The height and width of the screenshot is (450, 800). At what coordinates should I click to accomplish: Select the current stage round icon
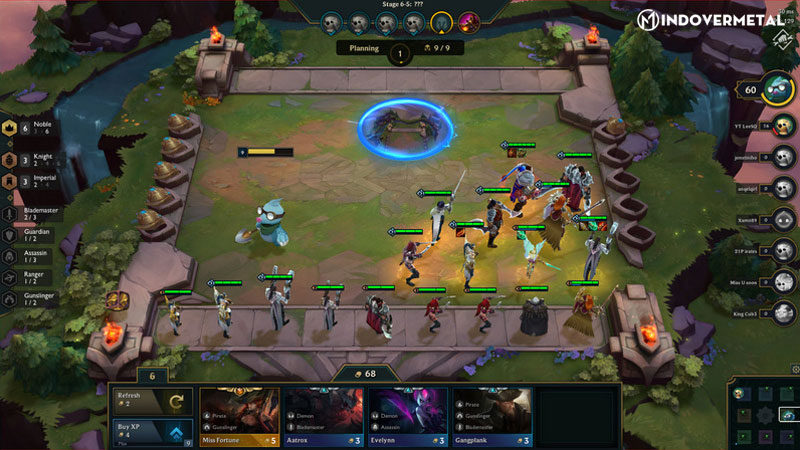click(x=442, y=22)
